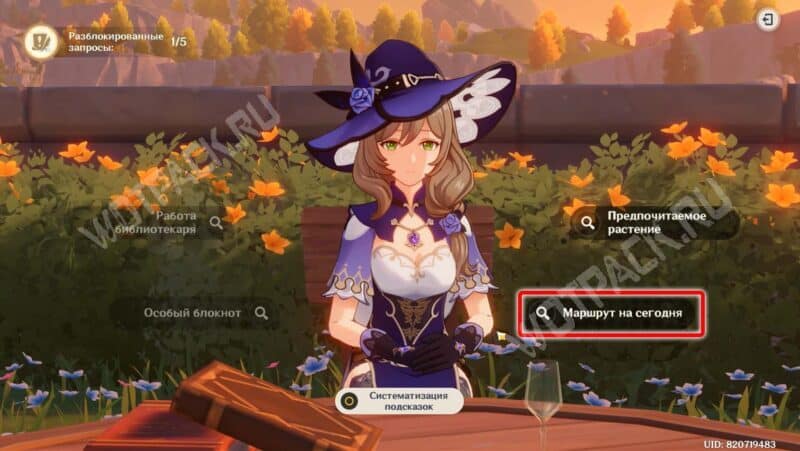Viewport: 800px width, 451px height.
Task: Choose the "Маршрут на сегодня" topic
Action: [x=610, y=313]
